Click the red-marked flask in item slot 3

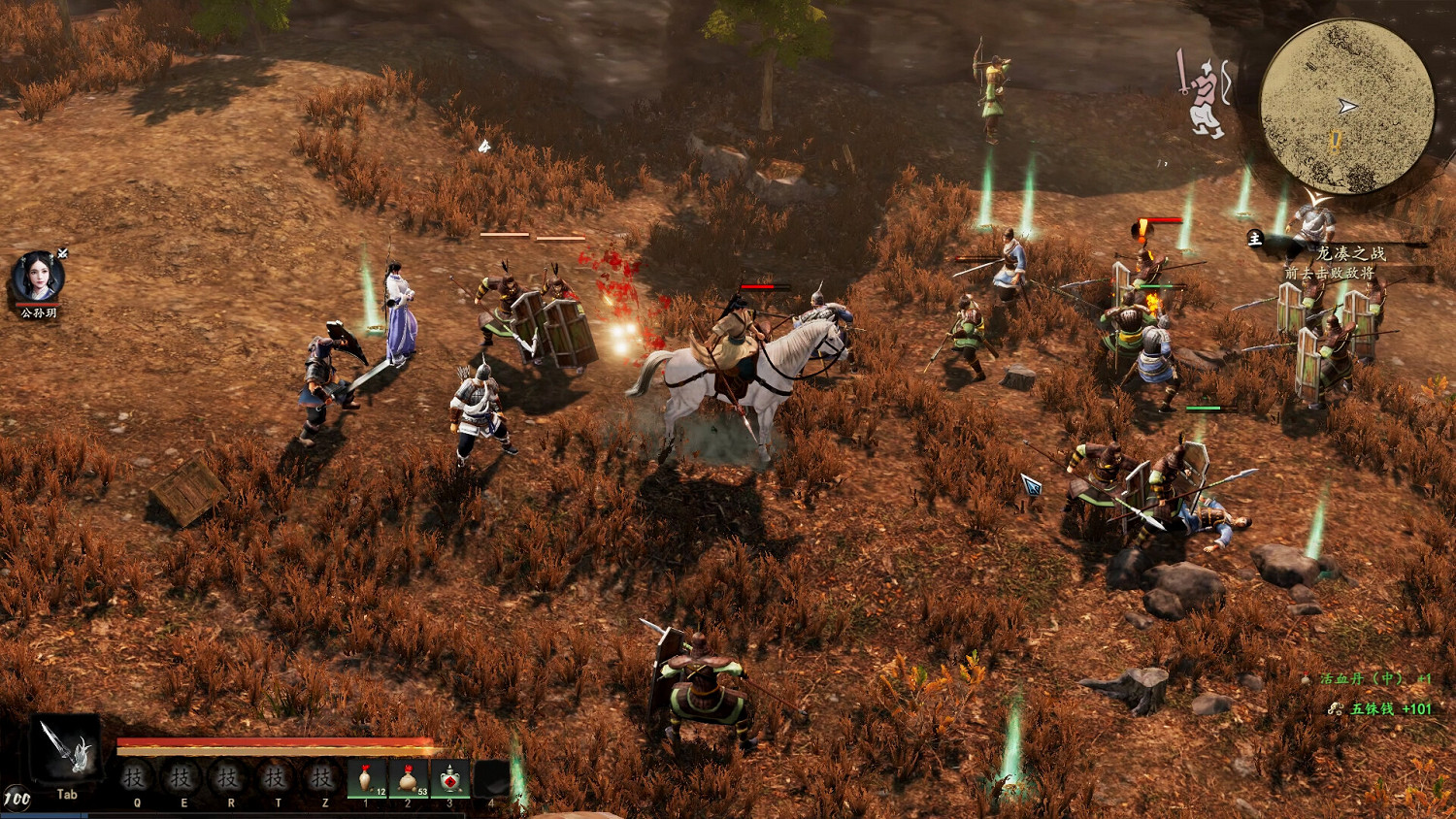coord(448,776)
